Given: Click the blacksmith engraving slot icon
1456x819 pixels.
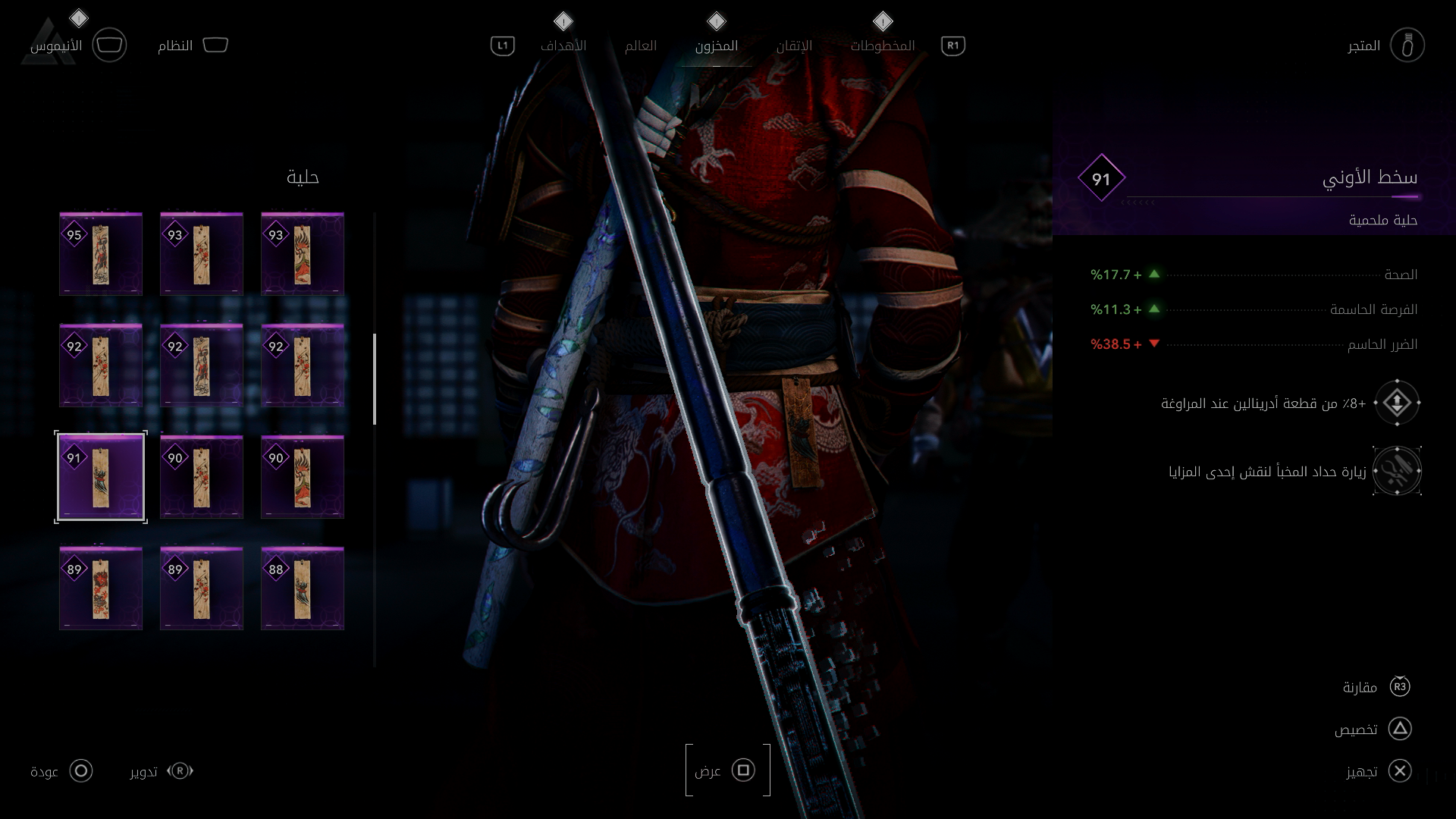Looking at the screenshot, I should pyautogui.click(x=1397, y=471).
